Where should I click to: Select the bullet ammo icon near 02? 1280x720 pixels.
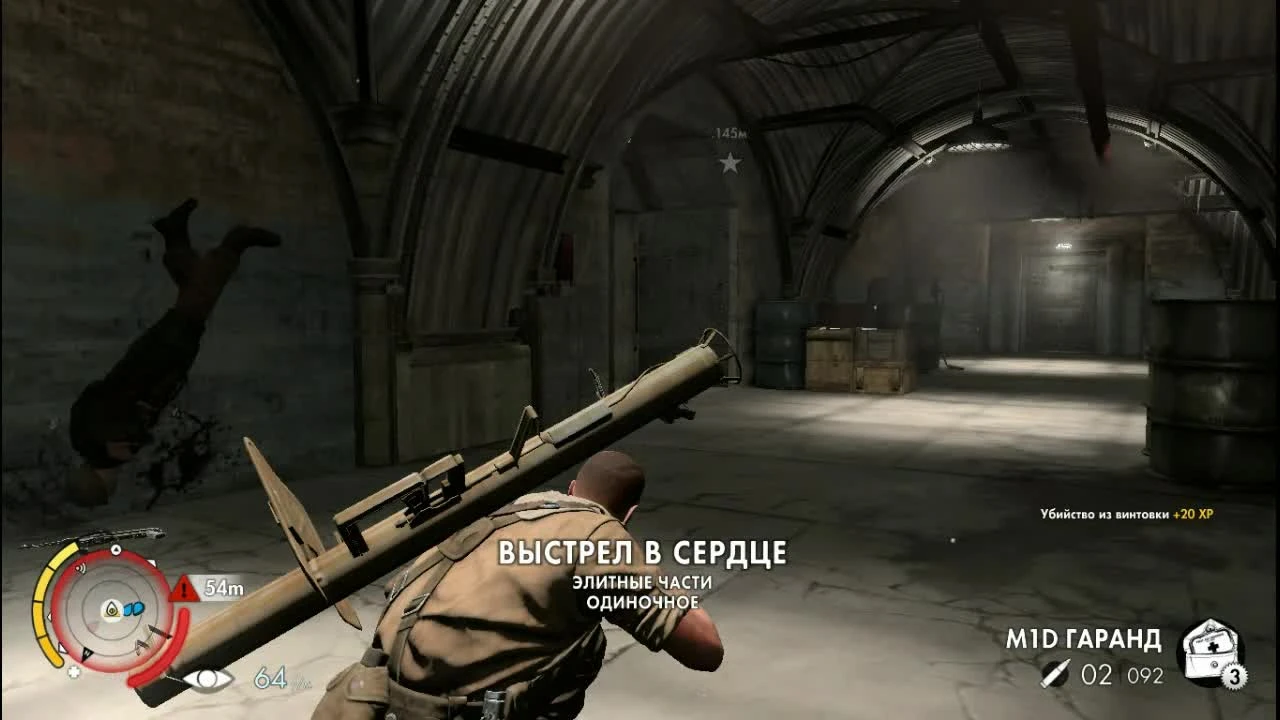pos(1057,674)
